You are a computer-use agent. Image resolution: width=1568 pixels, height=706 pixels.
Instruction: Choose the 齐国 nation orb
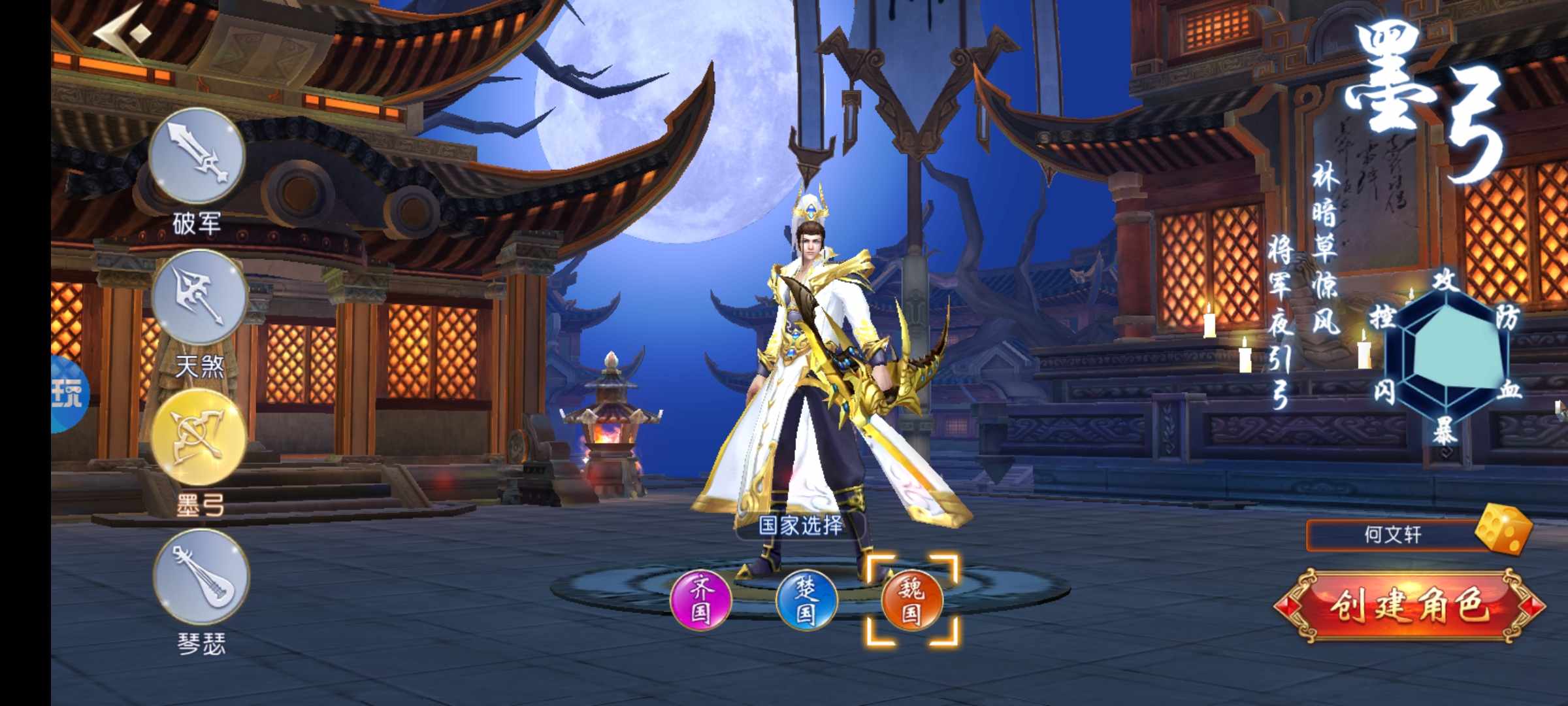click(x=701, y=600)
